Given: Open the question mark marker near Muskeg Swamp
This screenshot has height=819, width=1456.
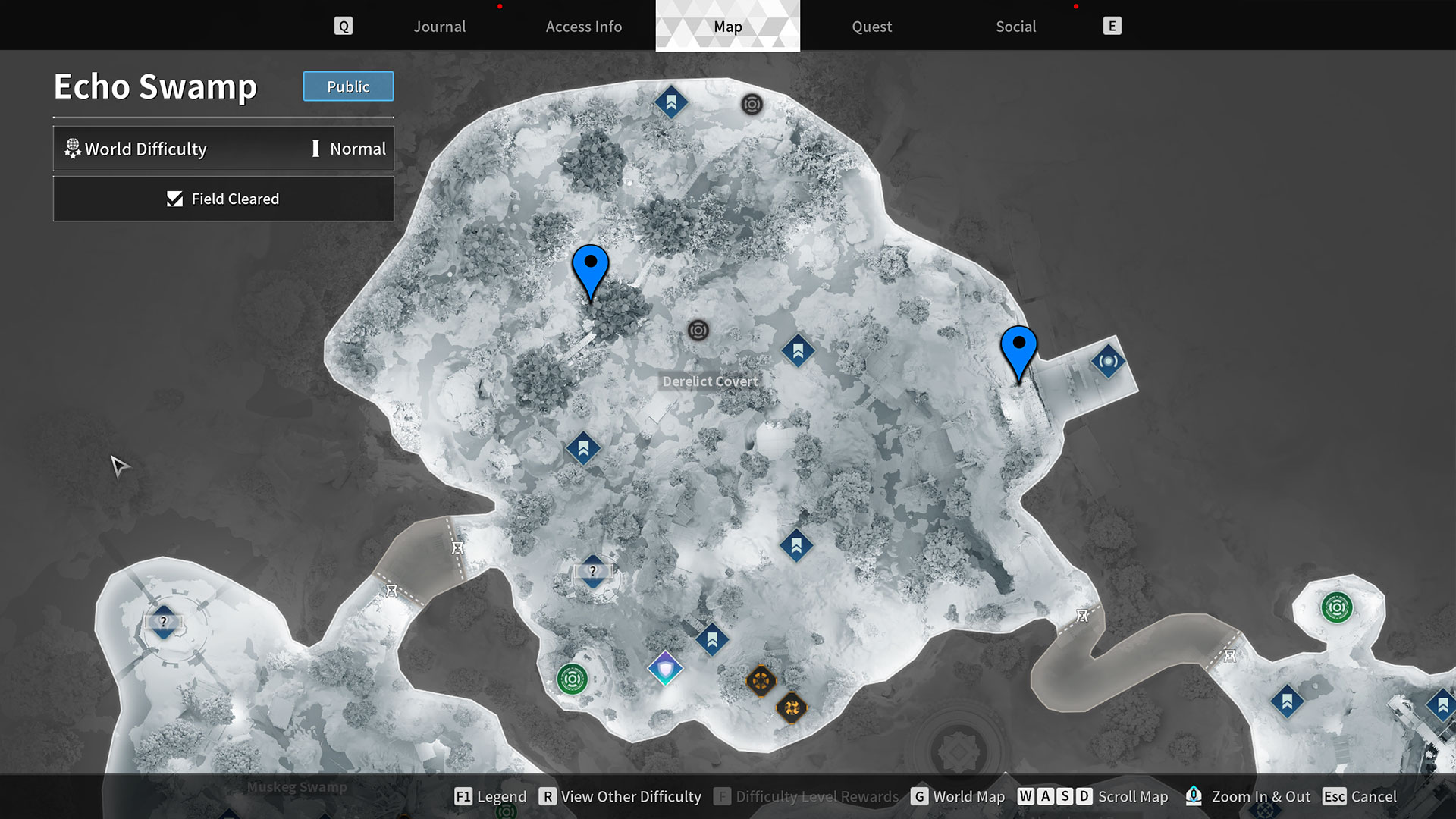Looking at the screenshot, I should pos(164,623).
